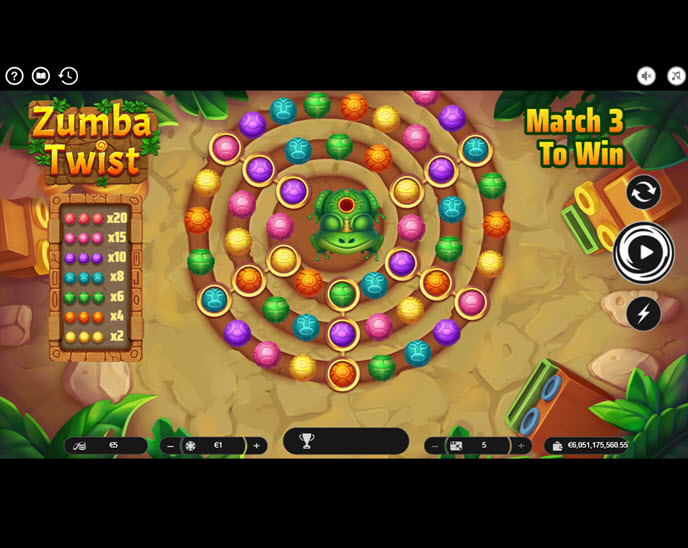Show the game history clock icon
This screenshot has height=548, width=688.
click(68, 76)
